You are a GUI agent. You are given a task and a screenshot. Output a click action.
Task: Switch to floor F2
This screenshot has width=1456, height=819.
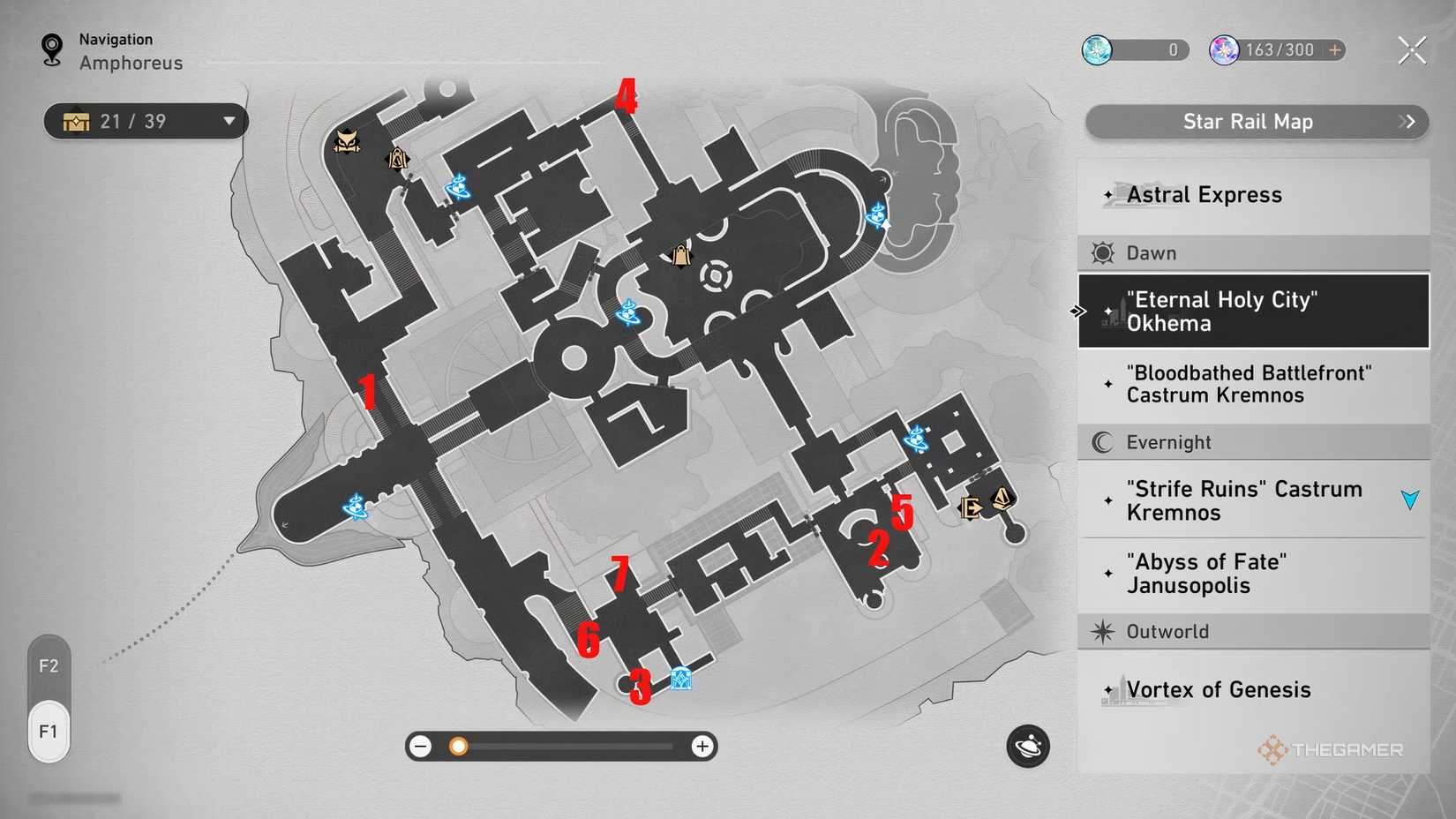(x=49, y=666)
